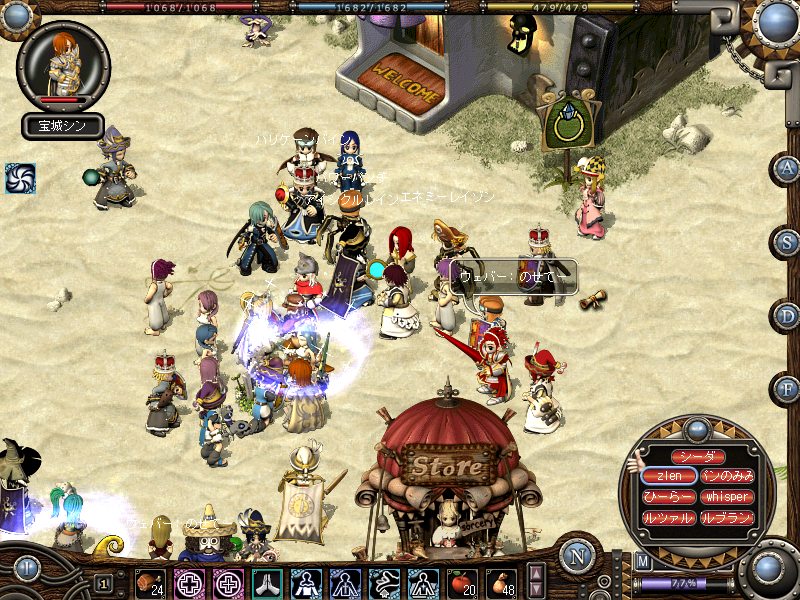Click the hotbar page up arrow
This screenshot has height=600, width=800.
(536, 572)
